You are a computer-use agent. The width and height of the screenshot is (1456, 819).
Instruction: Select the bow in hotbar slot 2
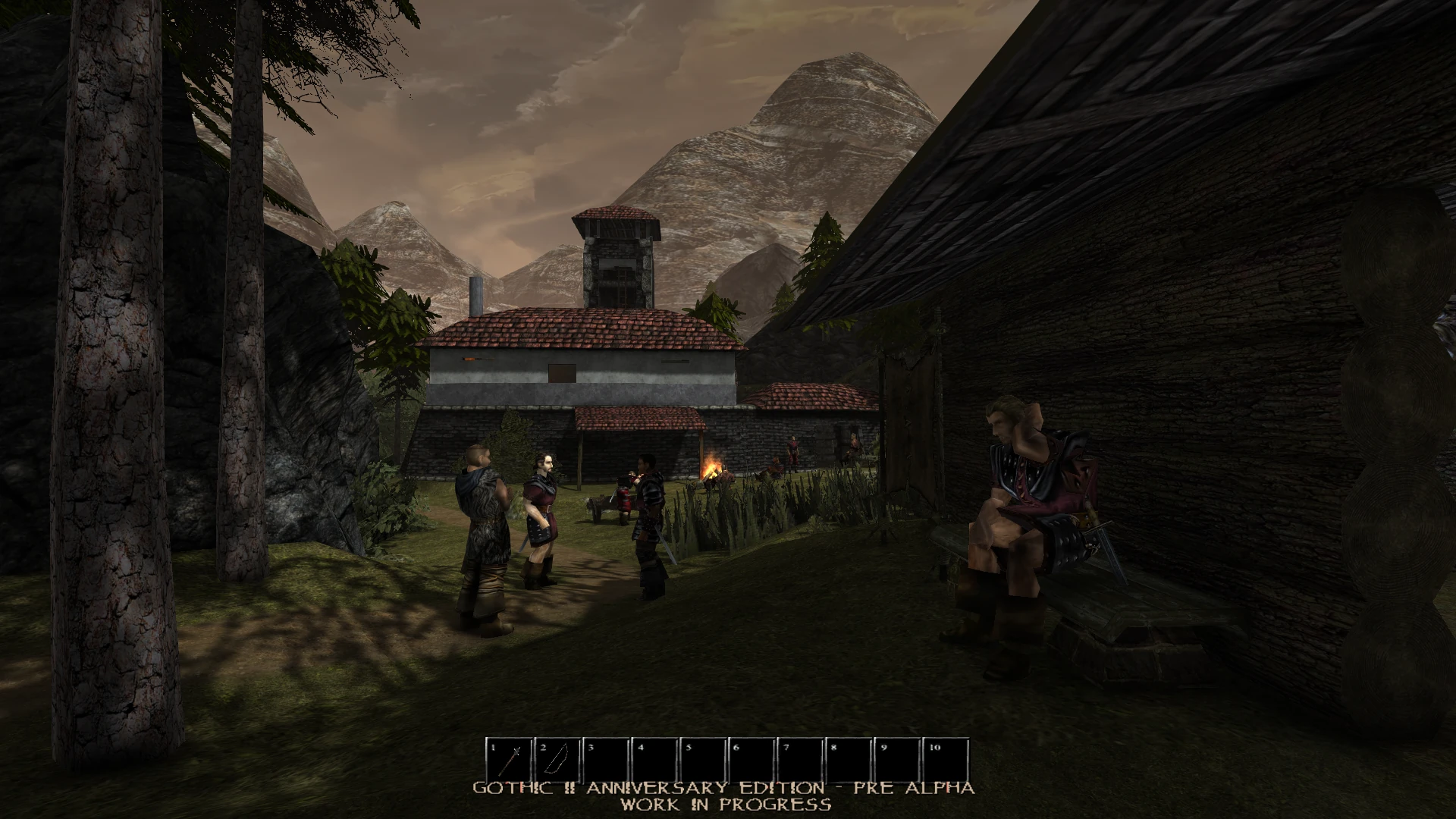tap(557, 758)
